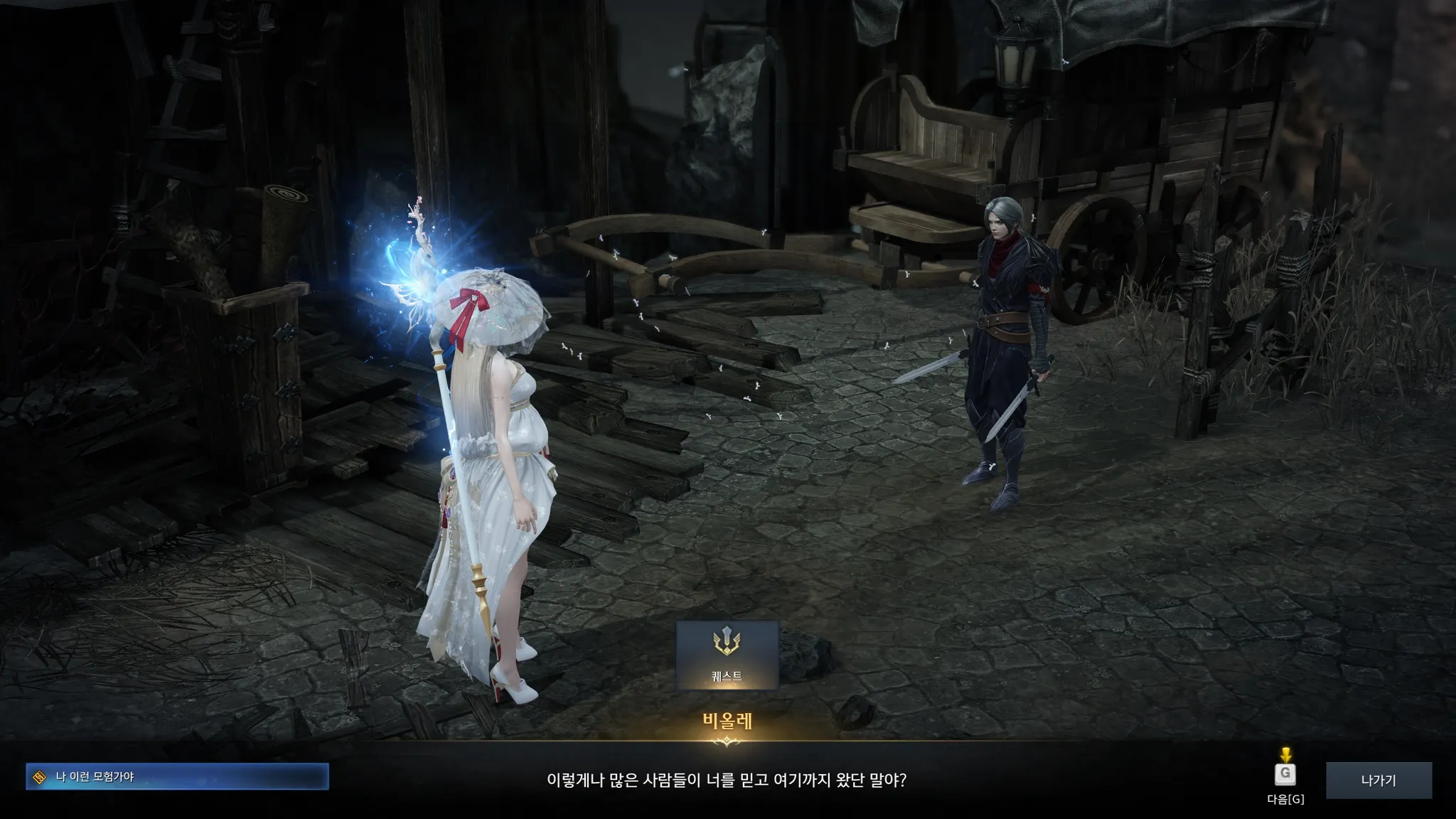Viewport: 1456px width, 819px height.
Task: Click the 나가기 exit button
Action: [x=1378, y=780]
